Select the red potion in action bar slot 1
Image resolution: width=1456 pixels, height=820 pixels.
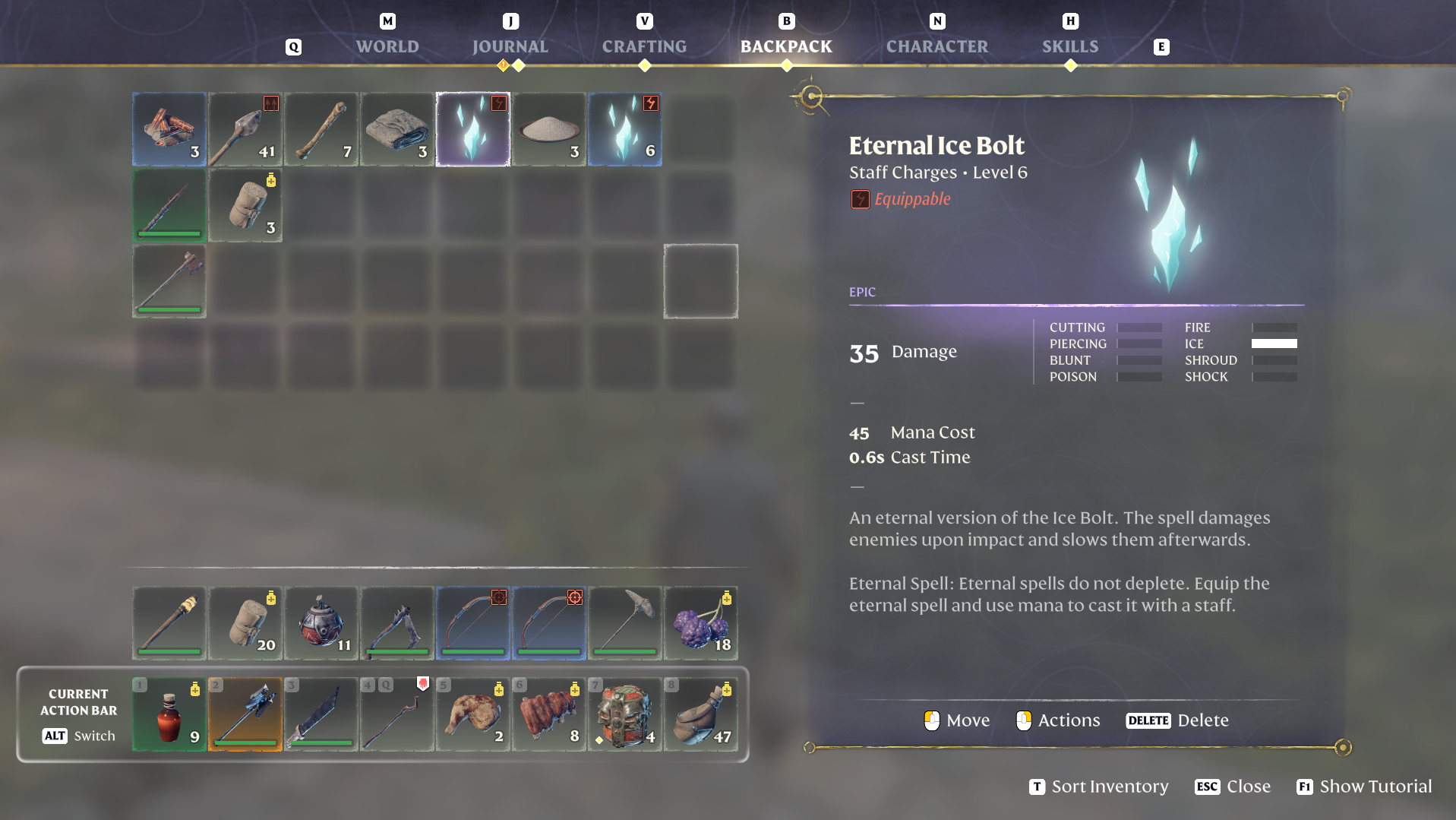click(x=168, y=714)
